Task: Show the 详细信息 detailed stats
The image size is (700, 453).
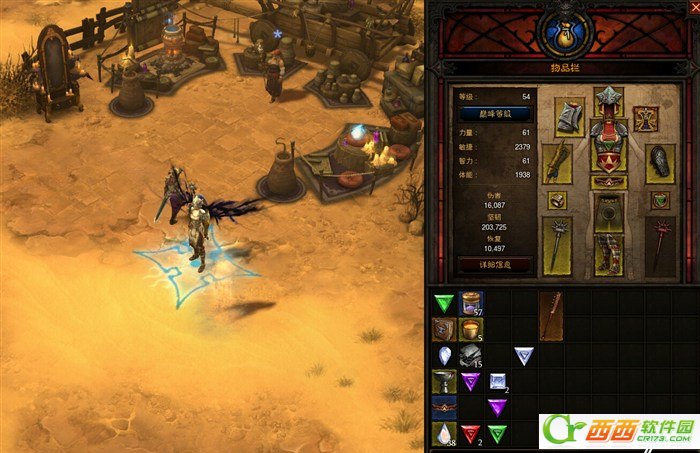Action: (494, 264)
